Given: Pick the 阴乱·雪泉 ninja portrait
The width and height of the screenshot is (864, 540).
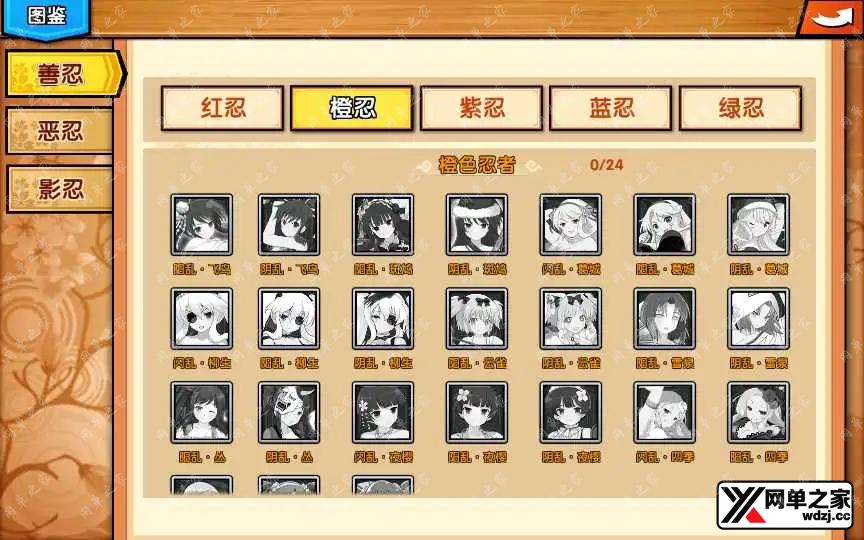Looking at the screenshot, I should [758, 319].
